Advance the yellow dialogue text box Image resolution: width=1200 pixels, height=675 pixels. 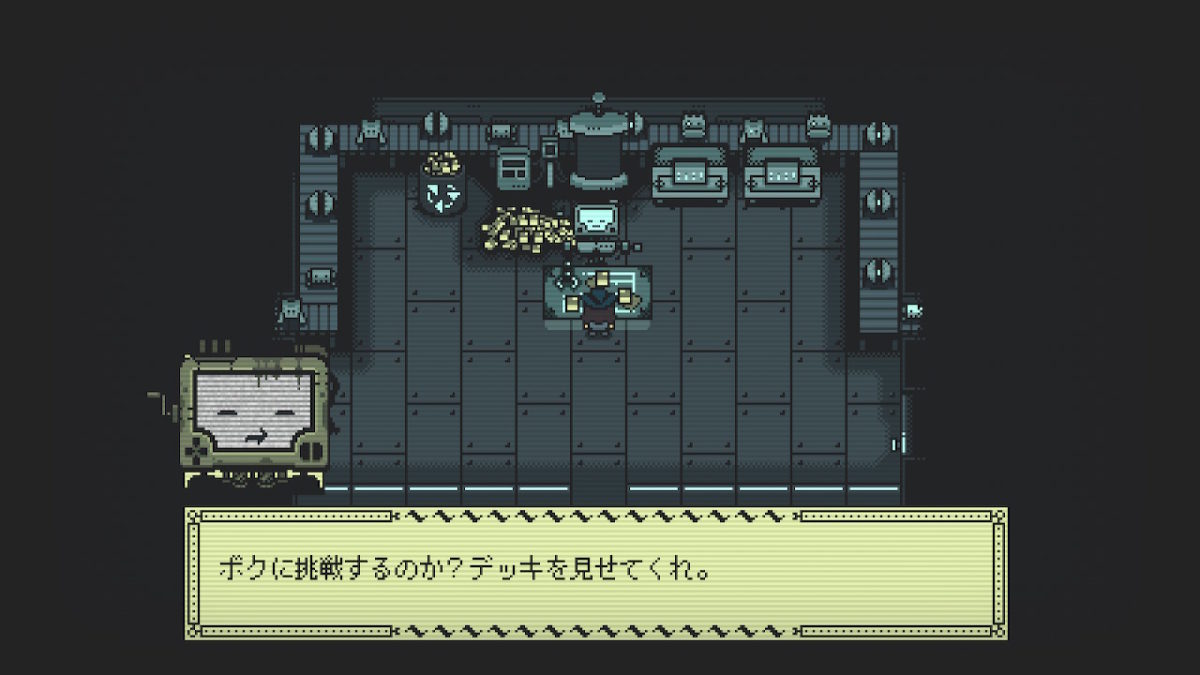pos(596,573)
